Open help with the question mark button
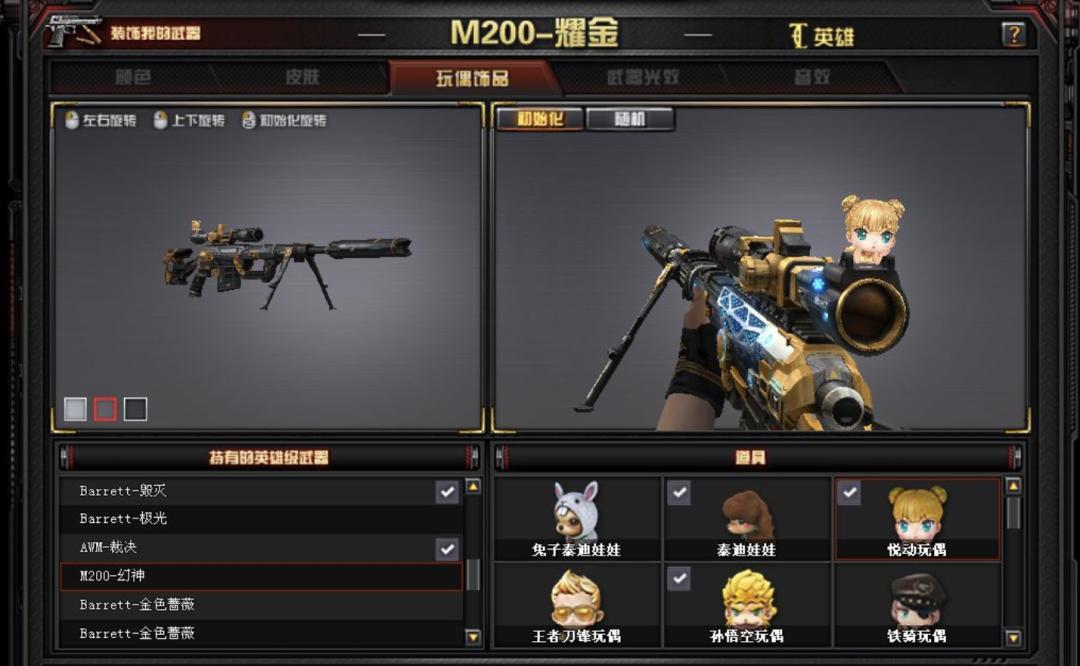The image size is (1080, 666). pyautogui.click(x=1013, y=35)
